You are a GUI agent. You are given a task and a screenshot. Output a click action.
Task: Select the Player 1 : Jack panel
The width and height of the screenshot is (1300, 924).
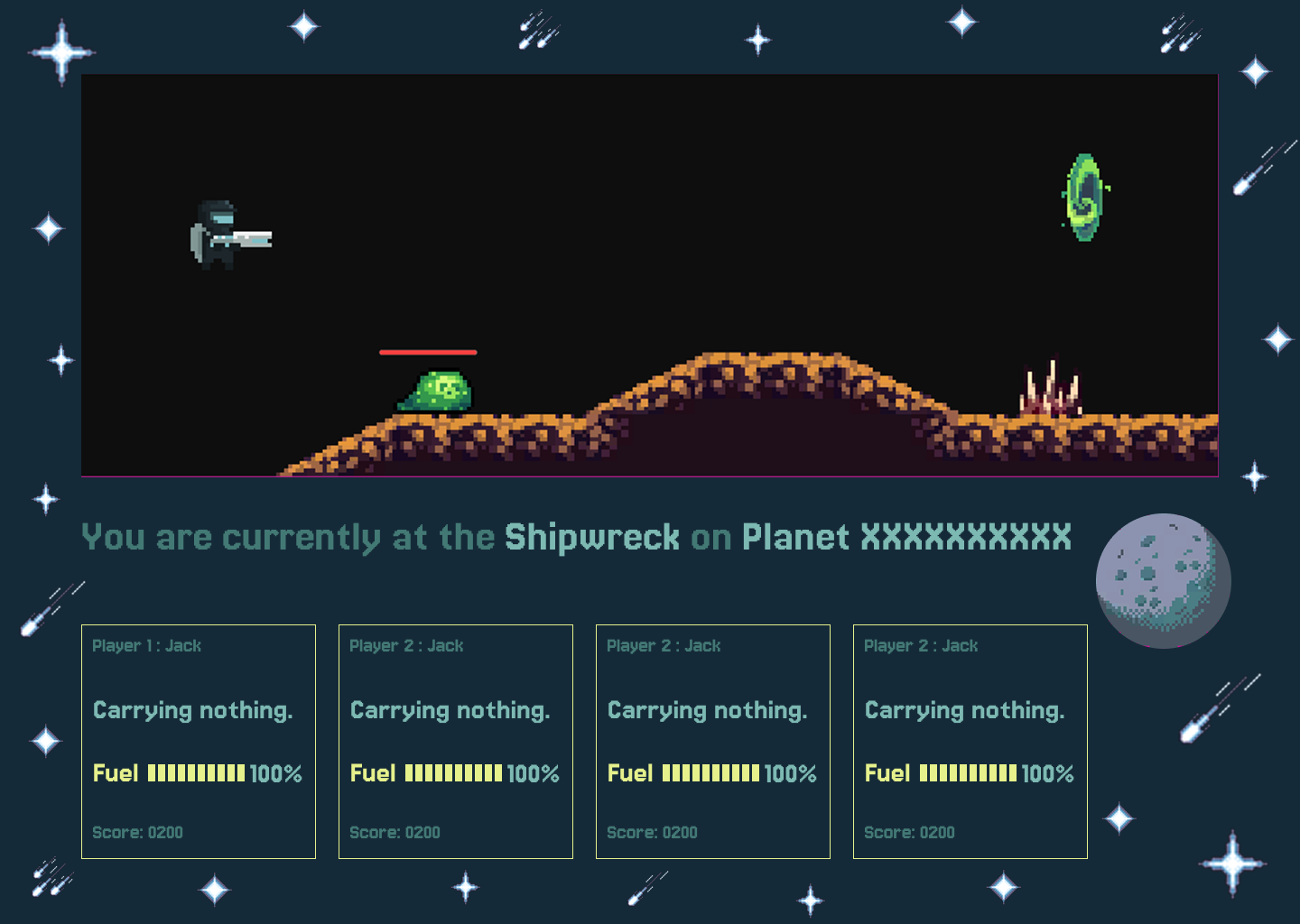(x=199, y=741)
